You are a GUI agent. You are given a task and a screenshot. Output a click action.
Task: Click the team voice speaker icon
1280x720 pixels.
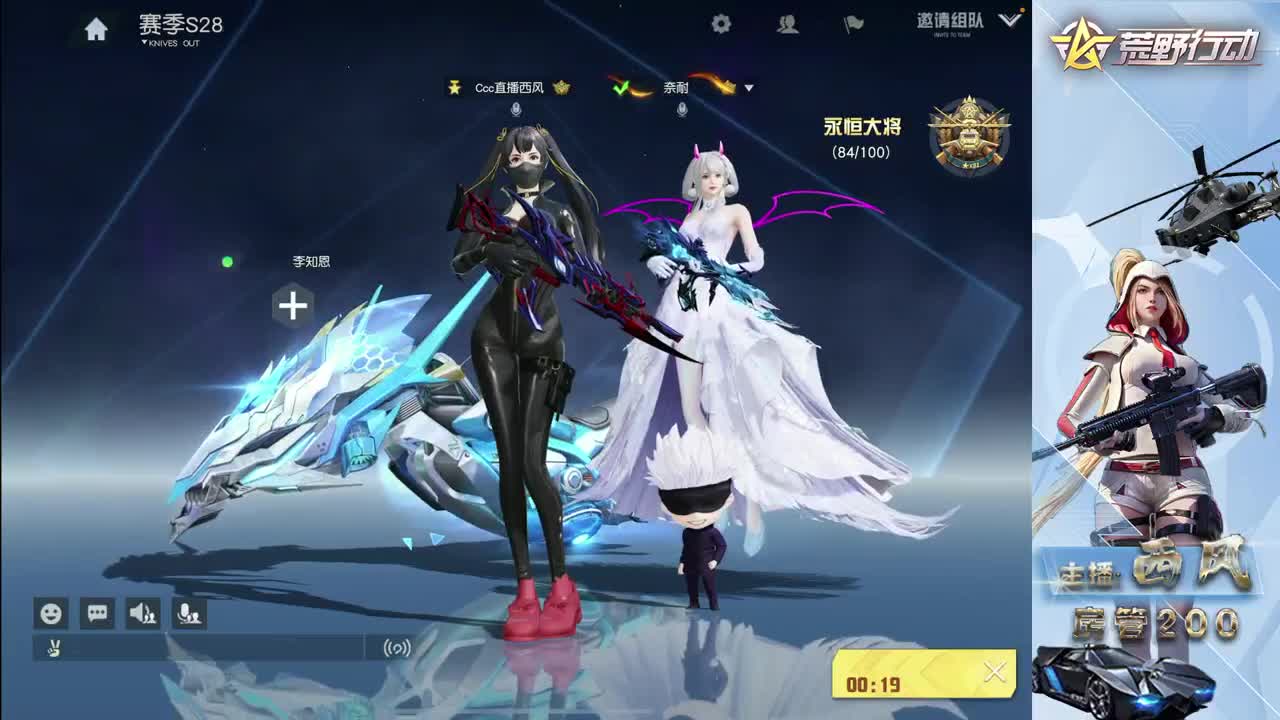point(143,614)
